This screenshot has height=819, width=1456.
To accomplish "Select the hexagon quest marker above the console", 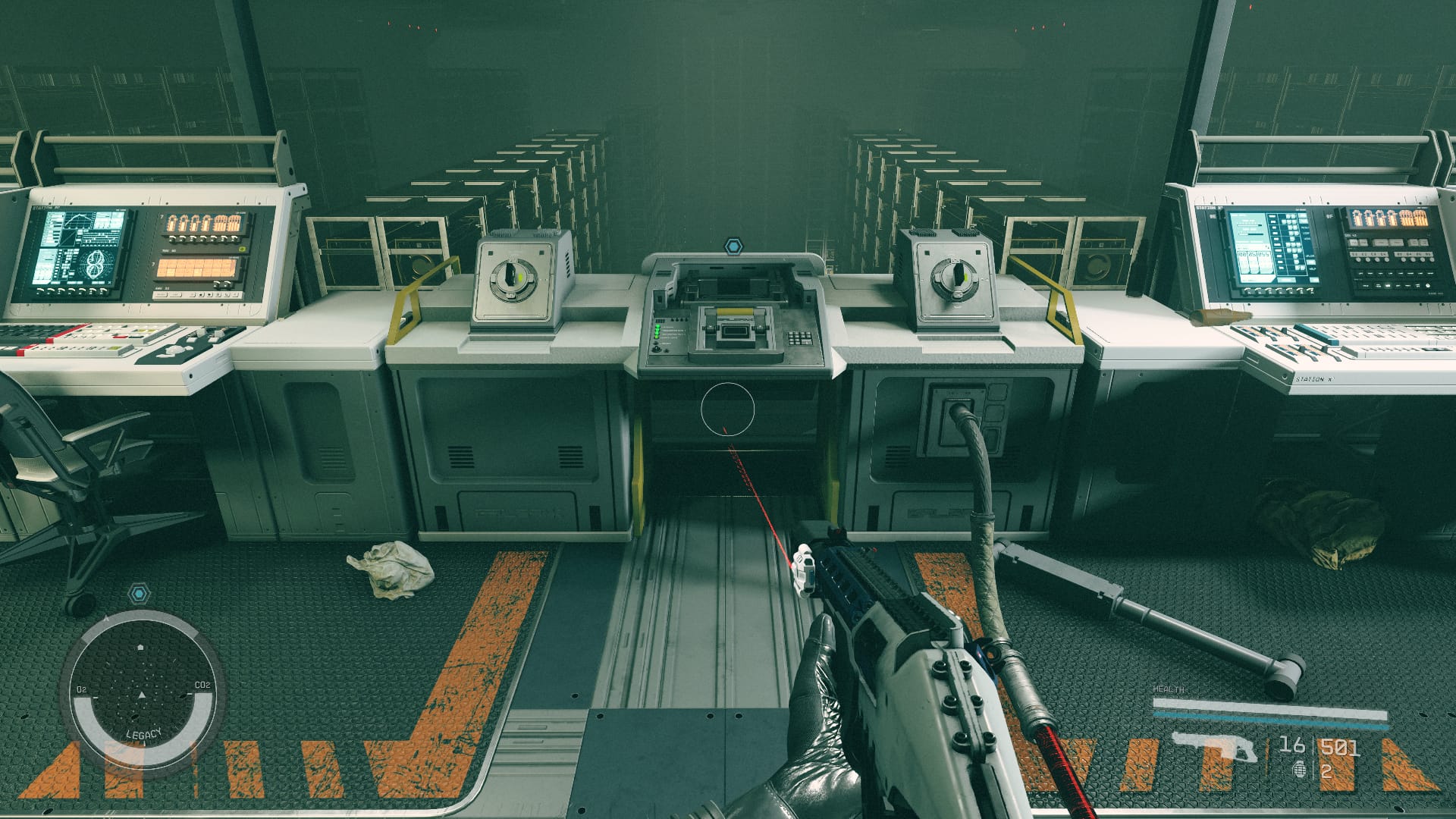I will 733,246.
